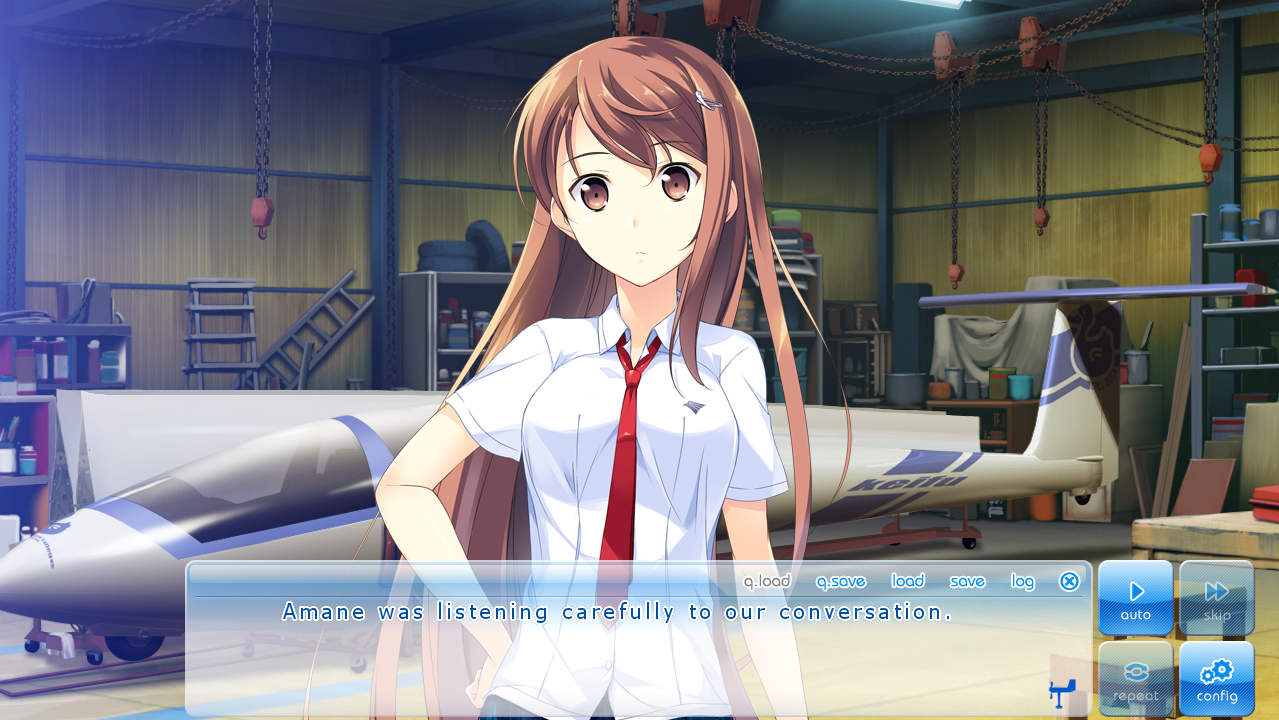This screenshot has height=720, width=1279.
Task: Open the q.load quick load option
Action: pos(767,582)
